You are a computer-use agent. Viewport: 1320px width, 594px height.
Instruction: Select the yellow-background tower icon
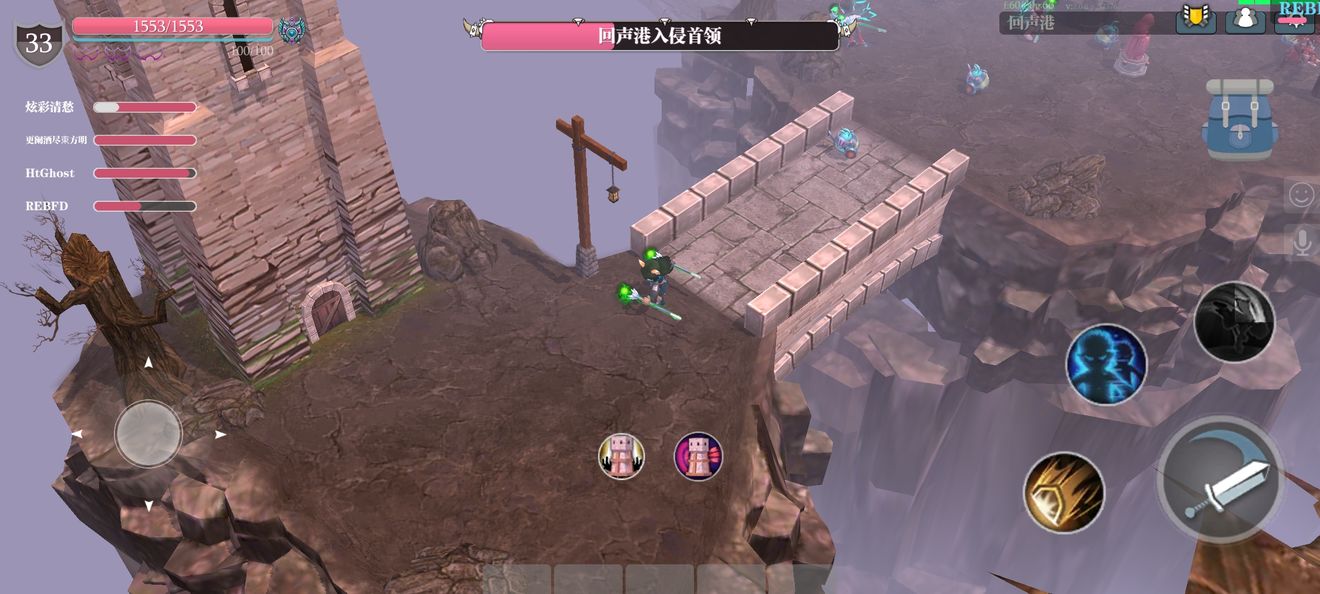(x=621, y=456)
